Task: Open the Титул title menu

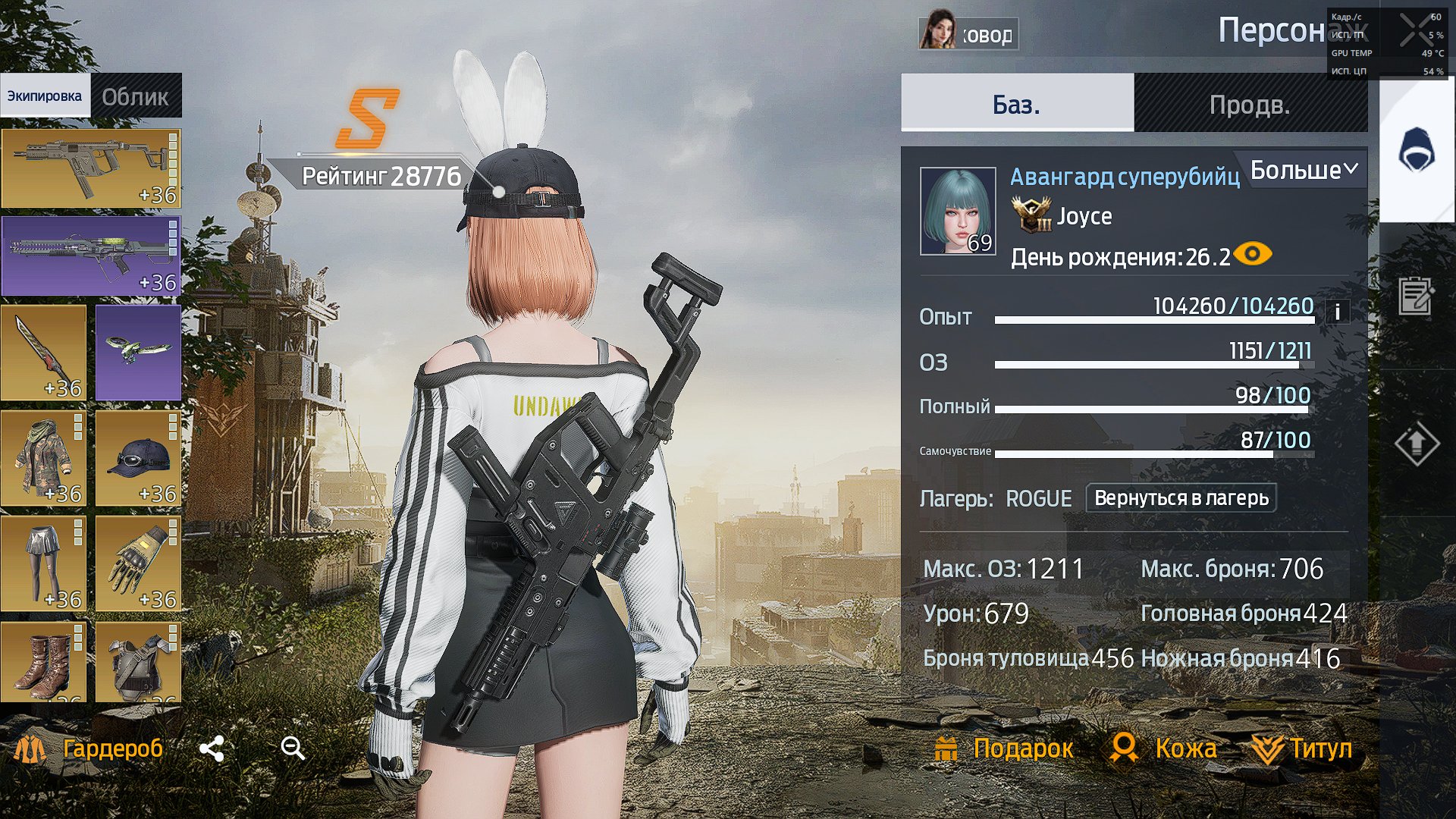Action: 1302,748
